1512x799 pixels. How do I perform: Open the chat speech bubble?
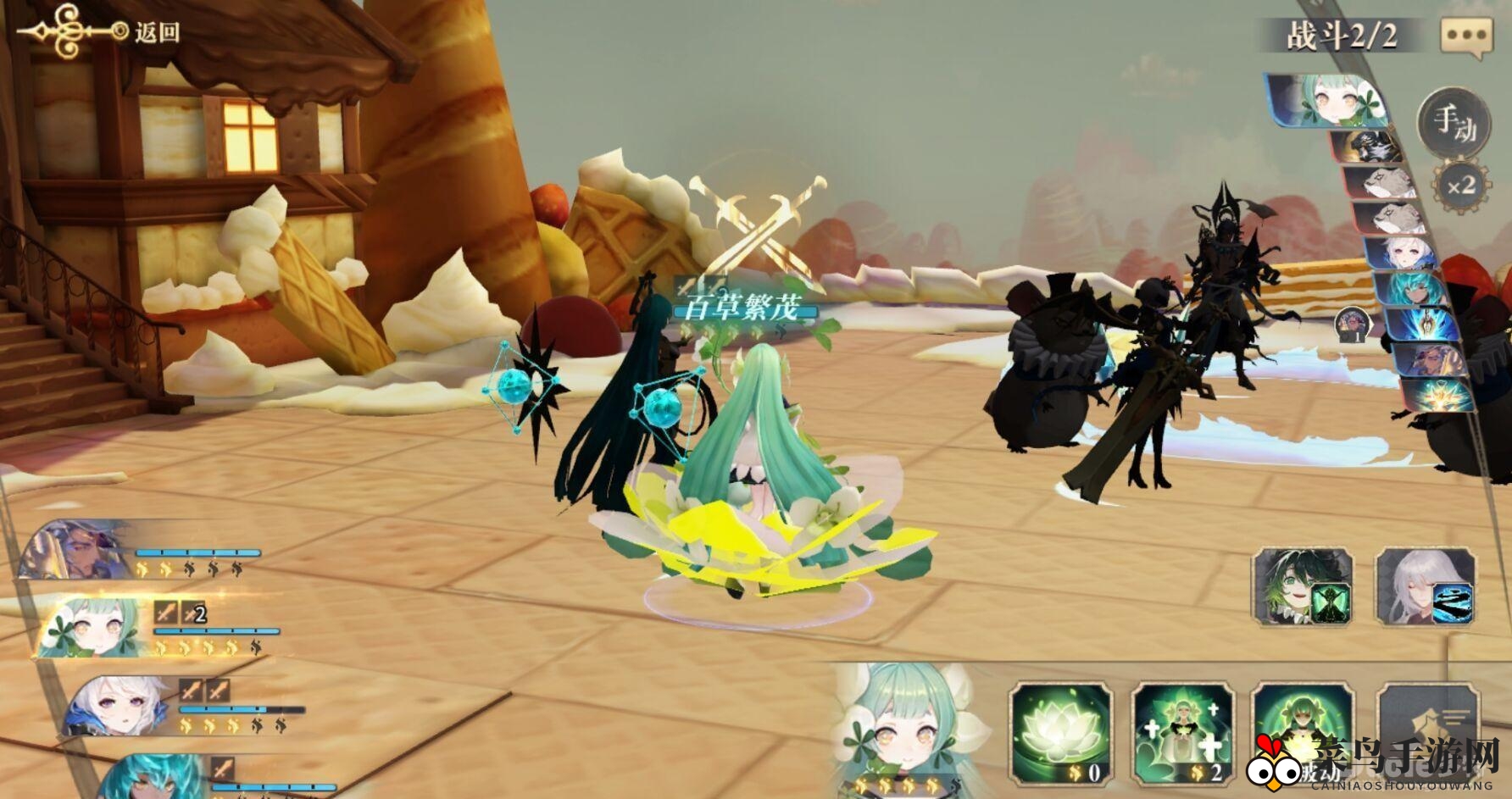tap(1466, 37)
